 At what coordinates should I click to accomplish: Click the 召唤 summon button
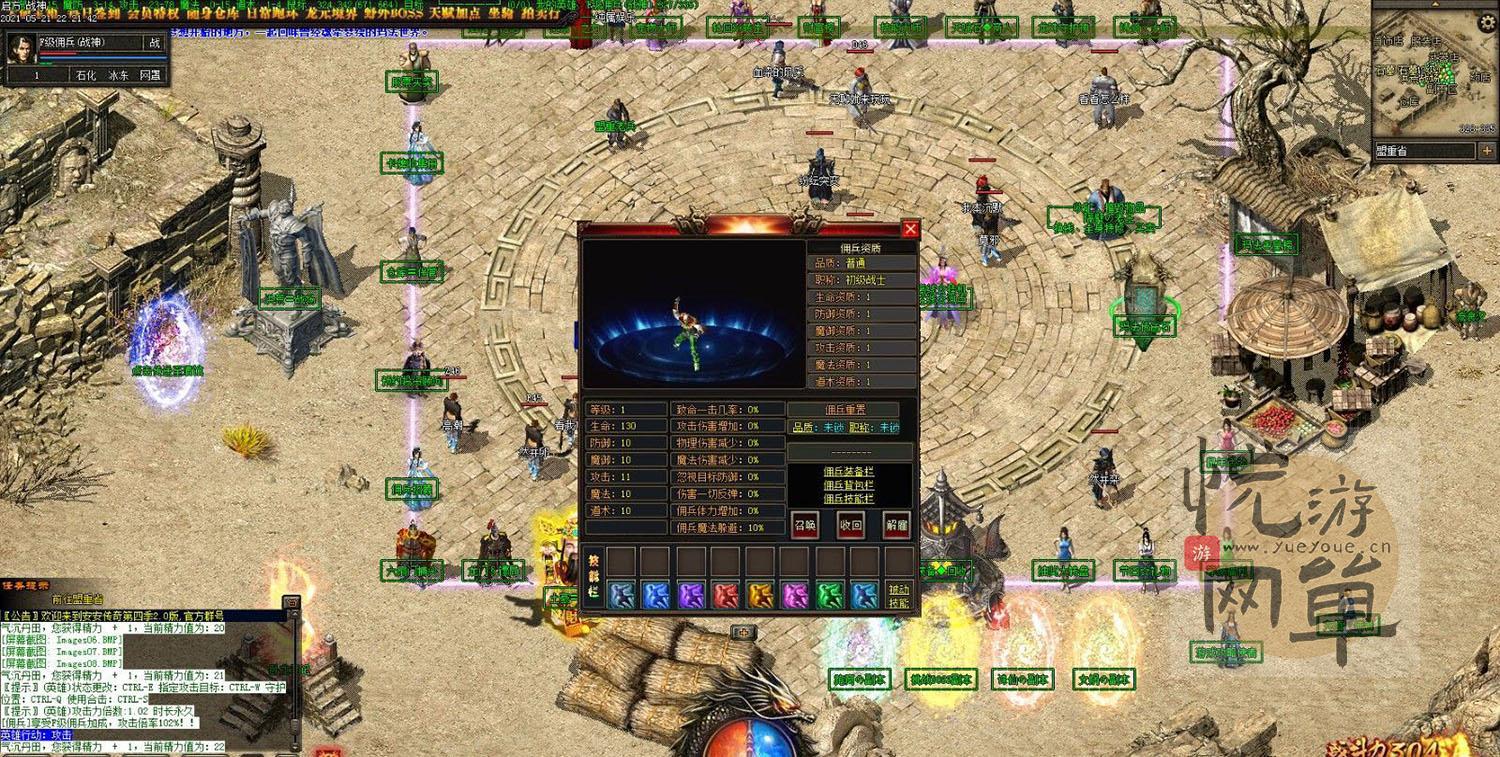pos(805,524)
